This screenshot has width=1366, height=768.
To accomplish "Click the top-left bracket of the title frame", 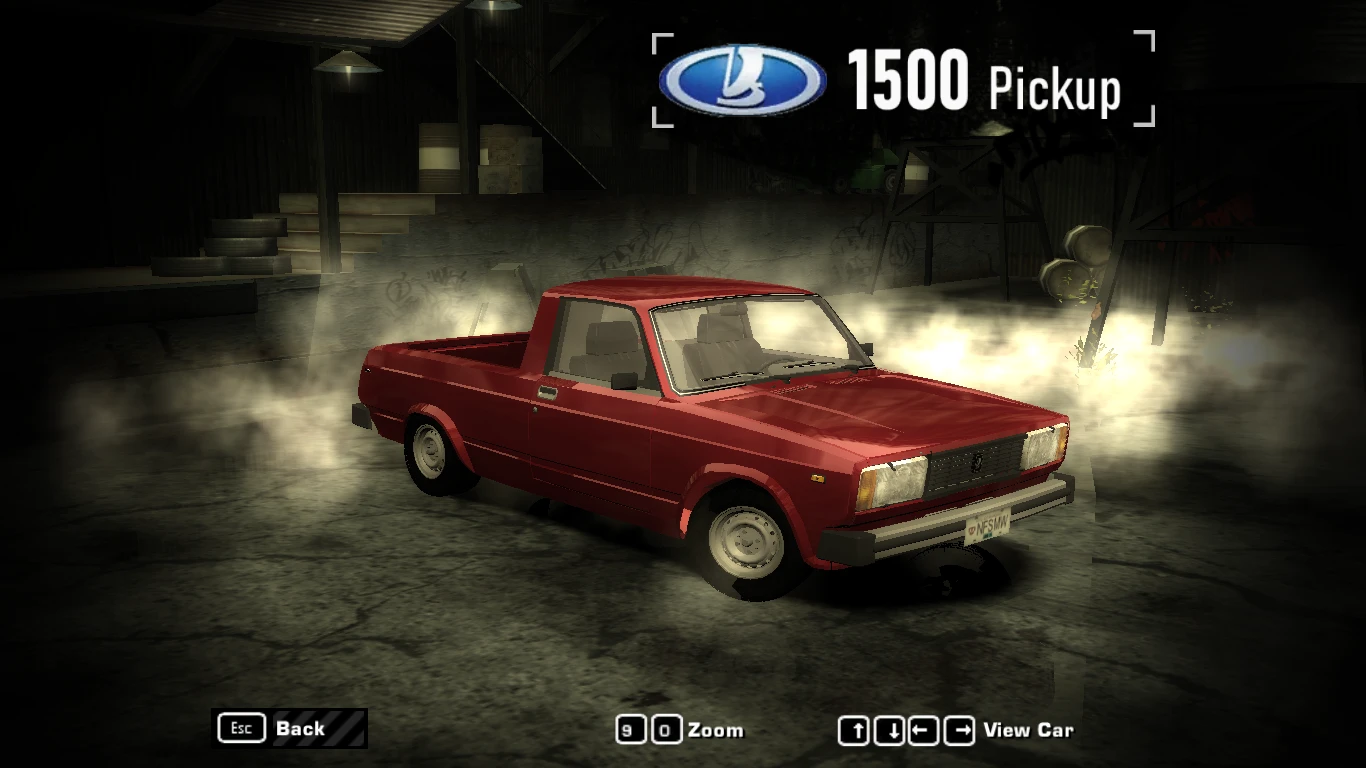I will (x=660, y=42).
